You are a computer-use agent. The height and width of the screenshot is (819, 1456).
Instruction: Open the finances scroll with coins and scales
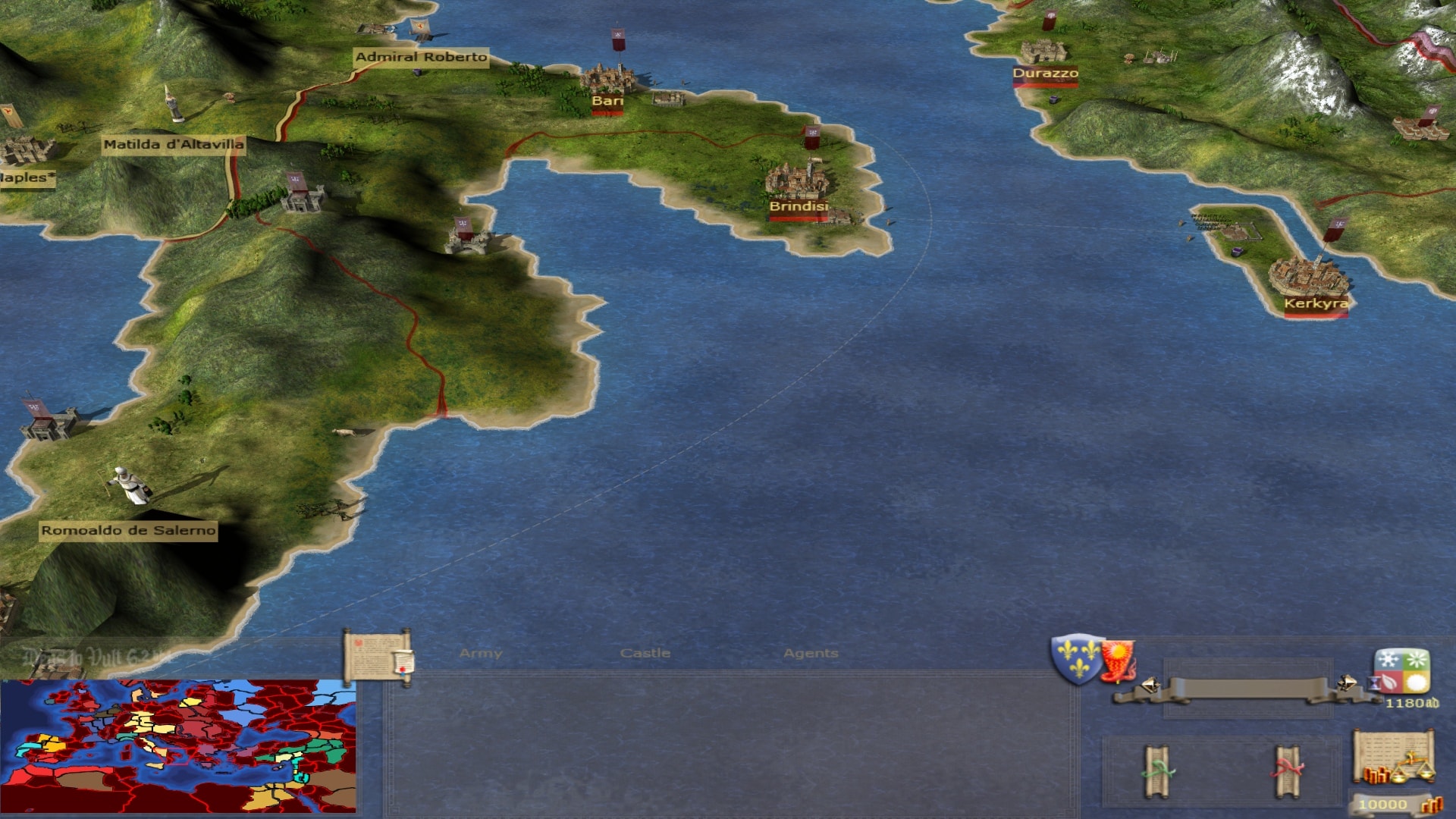click(1392, 758)
